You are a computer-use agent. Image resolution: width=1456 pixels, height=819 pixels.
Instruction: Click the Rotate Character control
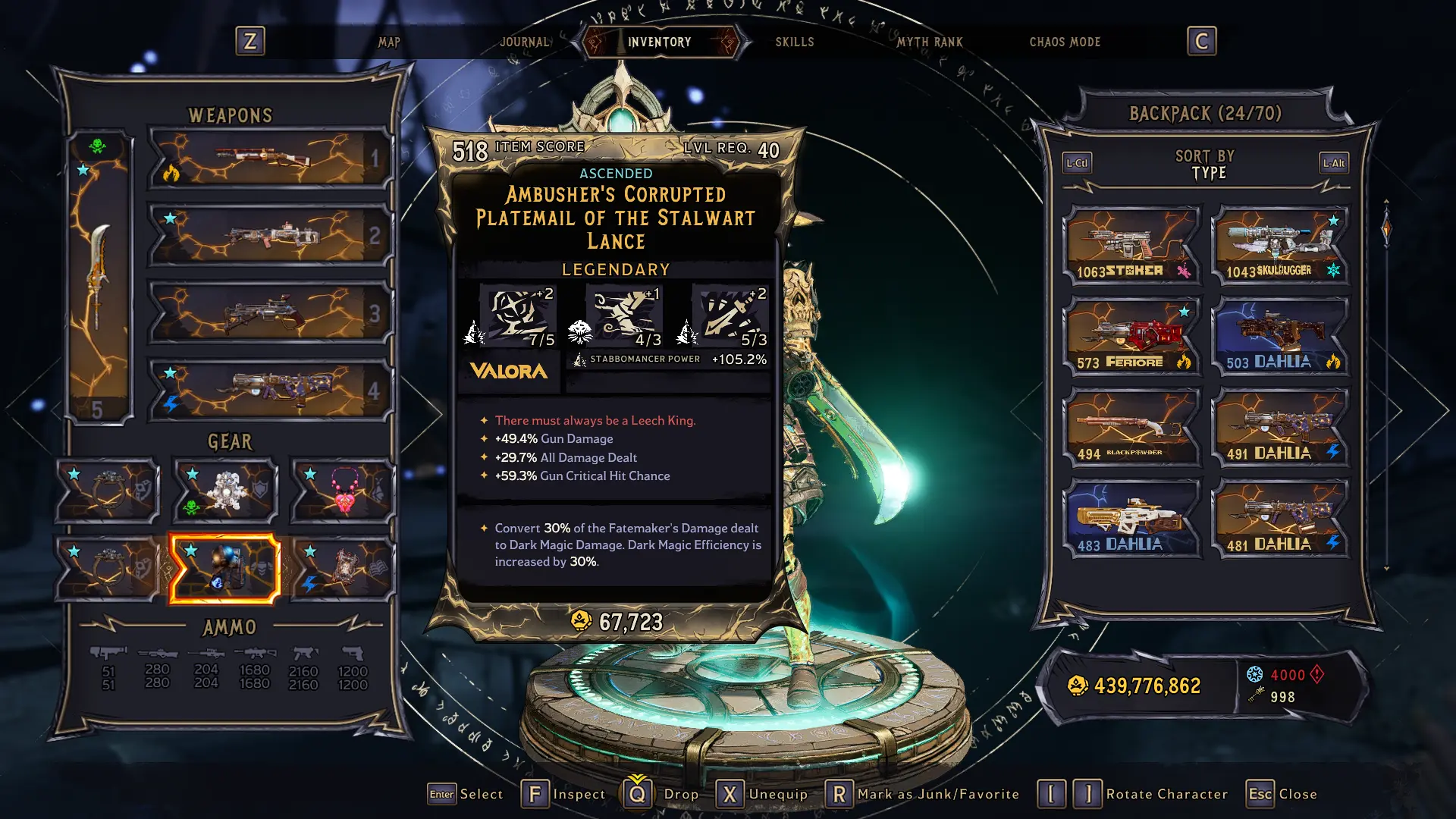click(x=1137, y=794)
